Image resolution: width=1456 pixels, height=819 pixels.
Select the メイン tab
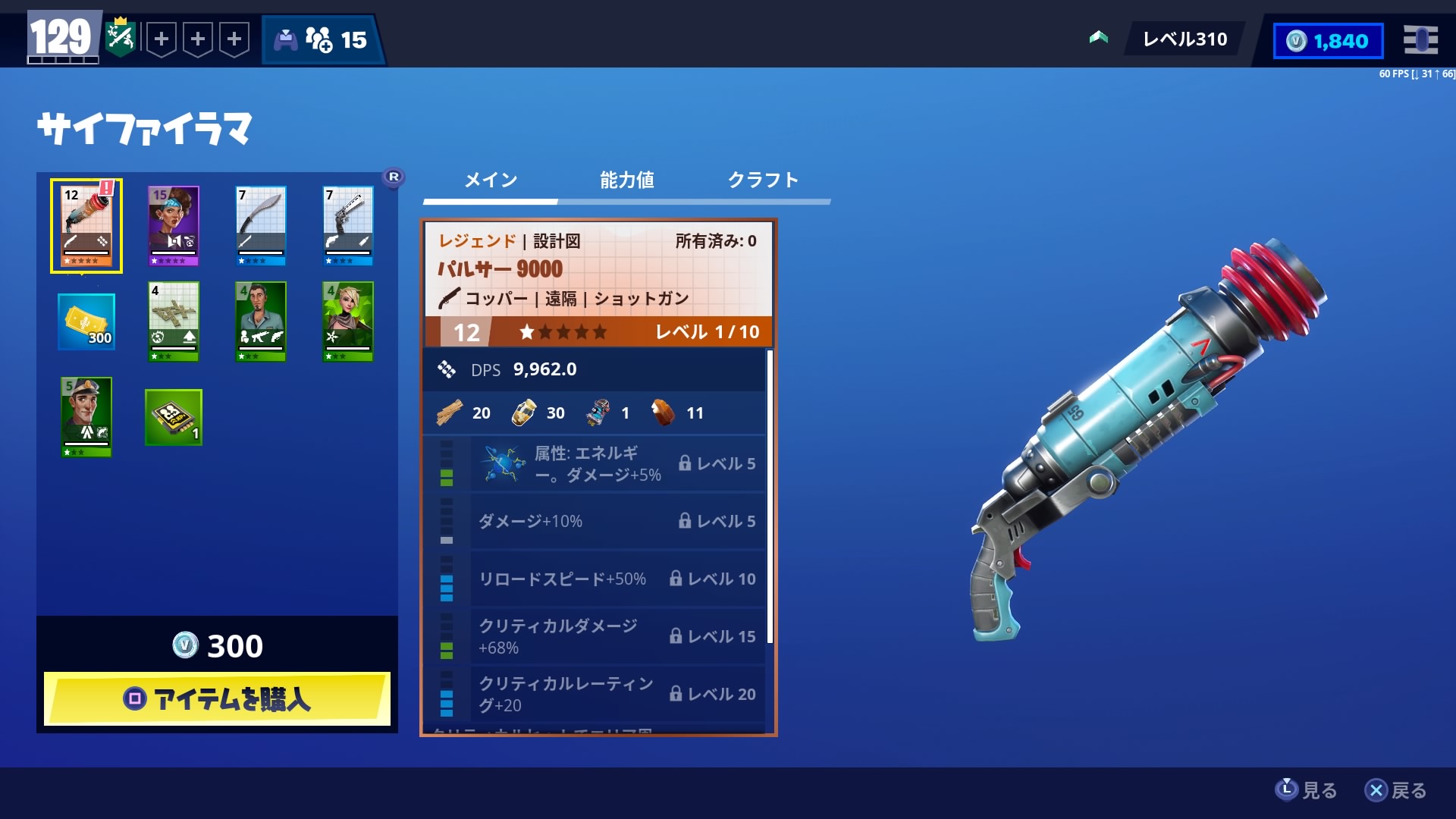tap(491, 180)
